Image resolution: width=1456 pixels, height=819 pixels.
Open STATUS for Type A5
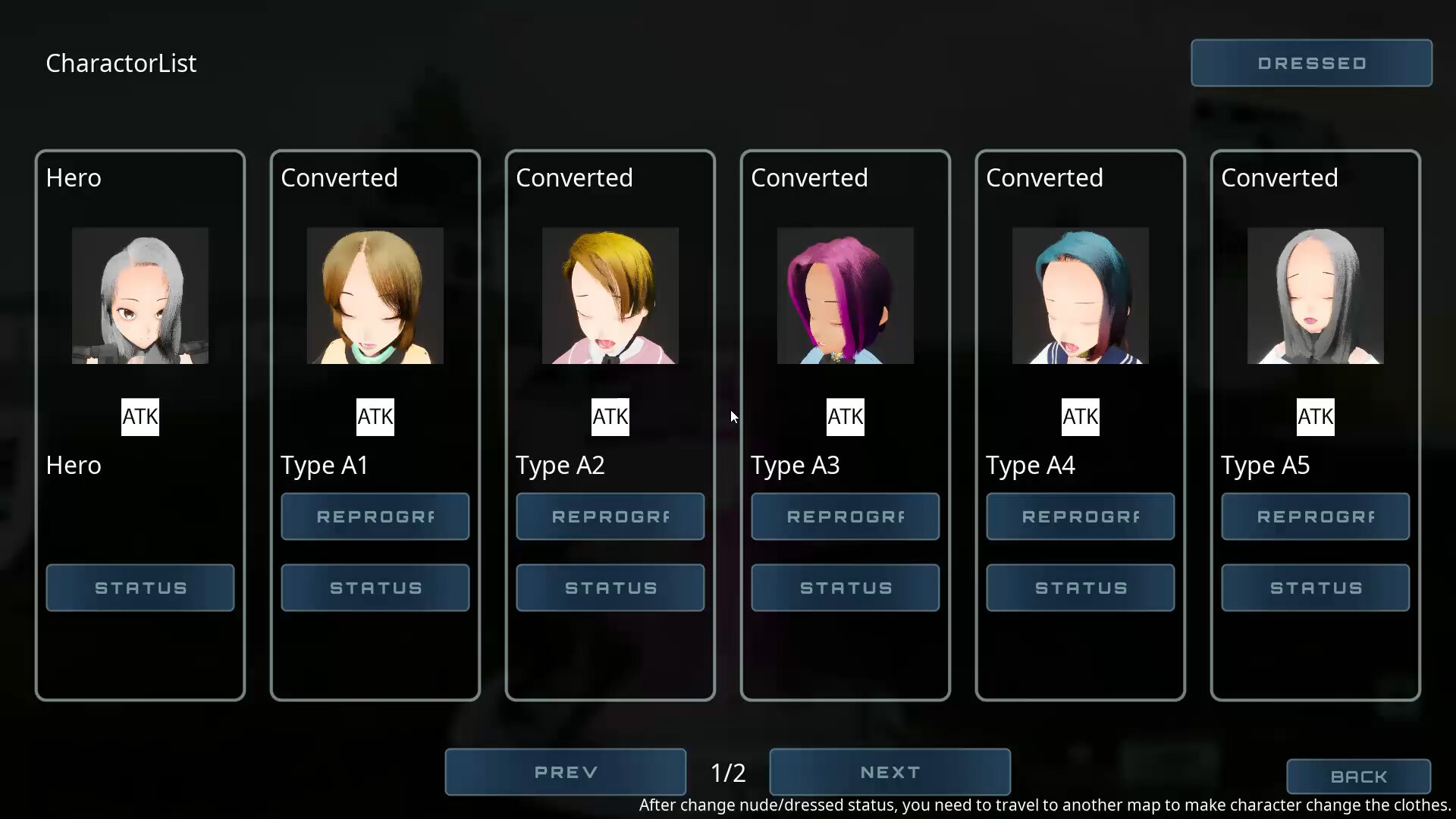(x=1315, y=588)
